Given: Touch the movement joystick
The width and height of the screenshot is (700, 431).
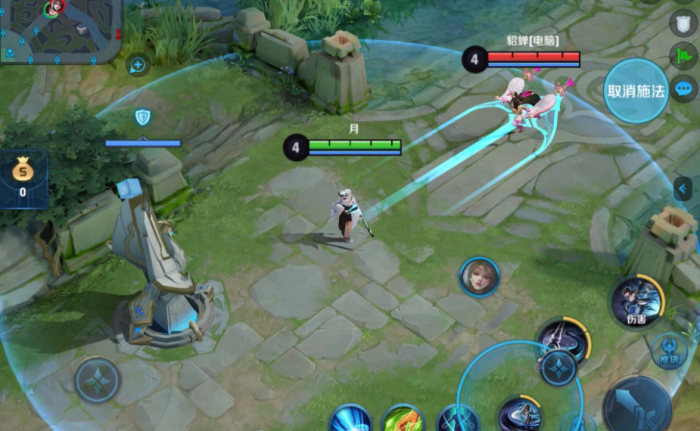Looking at the screenshot, I should 97,379.
